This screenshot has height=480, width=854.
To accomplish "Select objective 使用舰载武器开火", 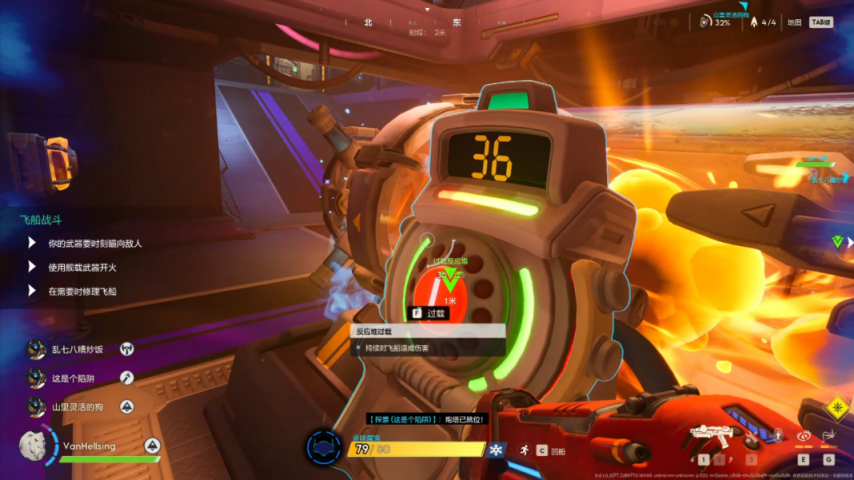I will pos(82,267).
